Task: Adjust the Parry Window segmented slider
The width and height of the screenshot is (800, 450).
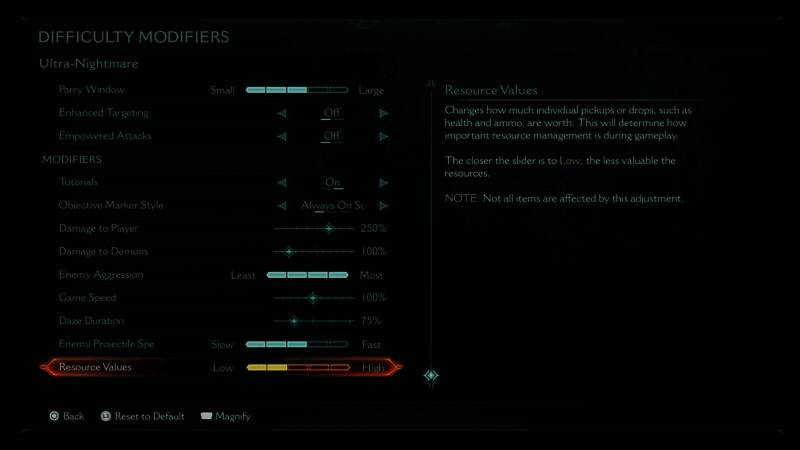Action: tap(297, 90)
